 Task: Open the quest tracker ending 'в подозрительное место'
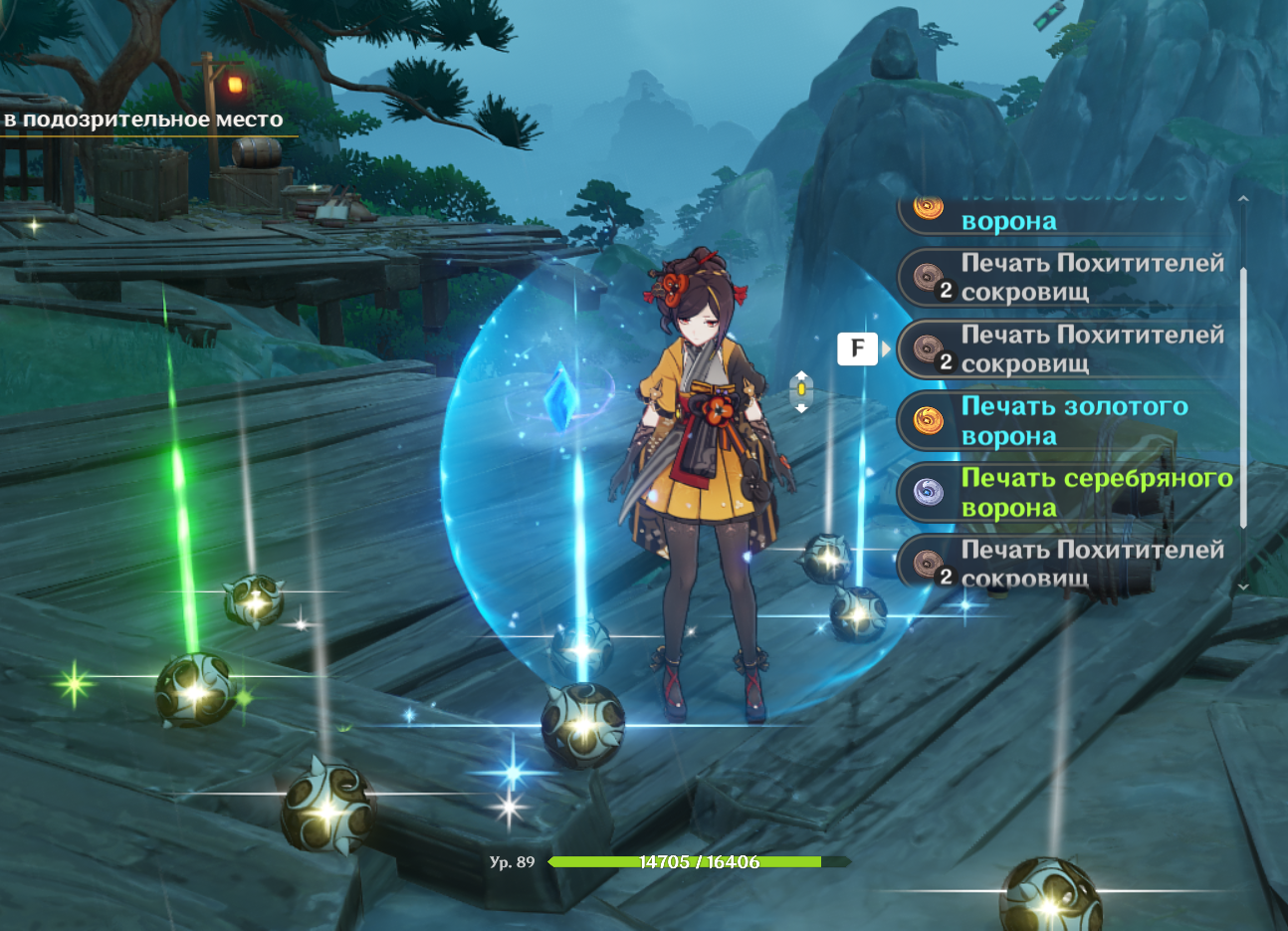pyautogui.click(x=142, y=120)
